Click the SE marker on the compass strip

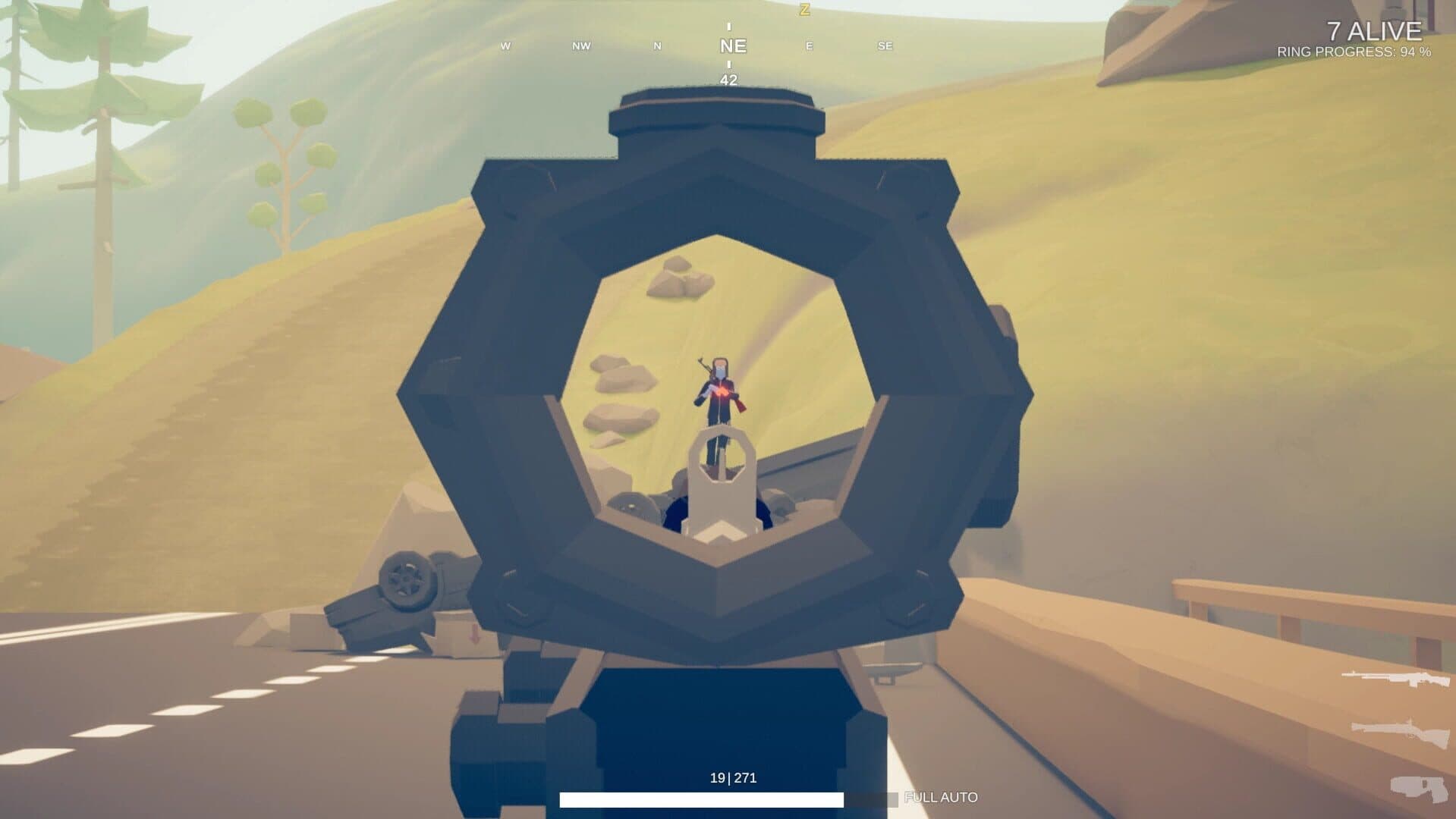pyautogui.click(x=882, y=46)
